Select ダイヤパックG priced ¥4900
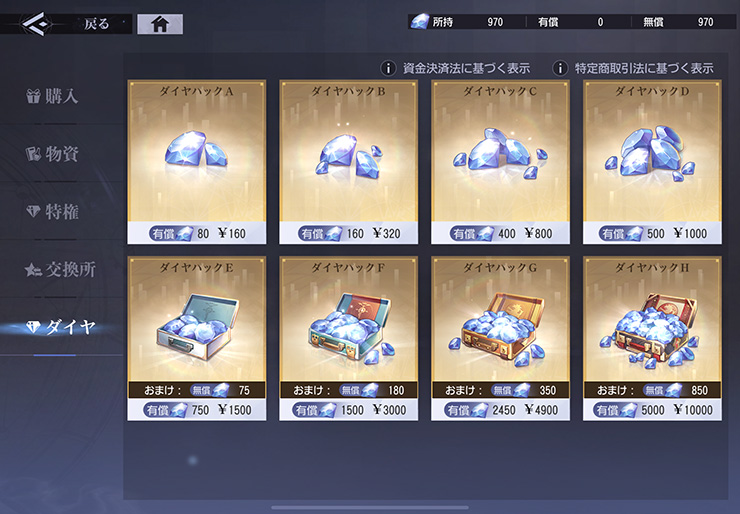 coord(500,338)
